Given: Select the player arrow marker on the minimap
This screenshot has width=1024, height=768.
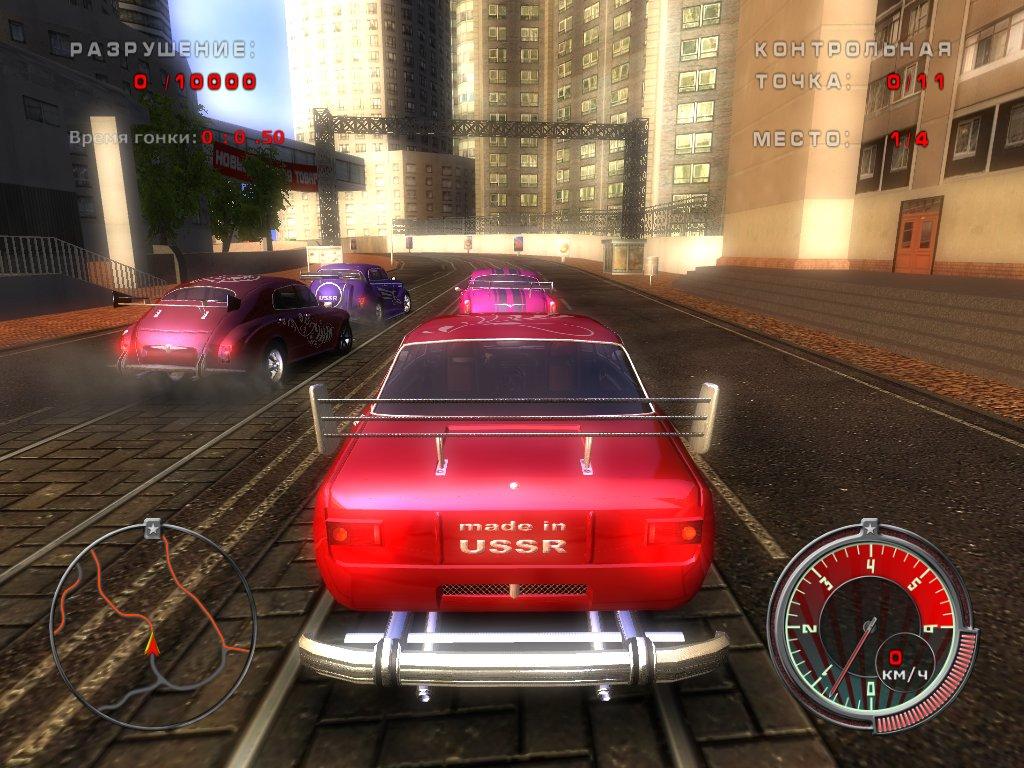Looking at the screenshot, I should (152, 644).
